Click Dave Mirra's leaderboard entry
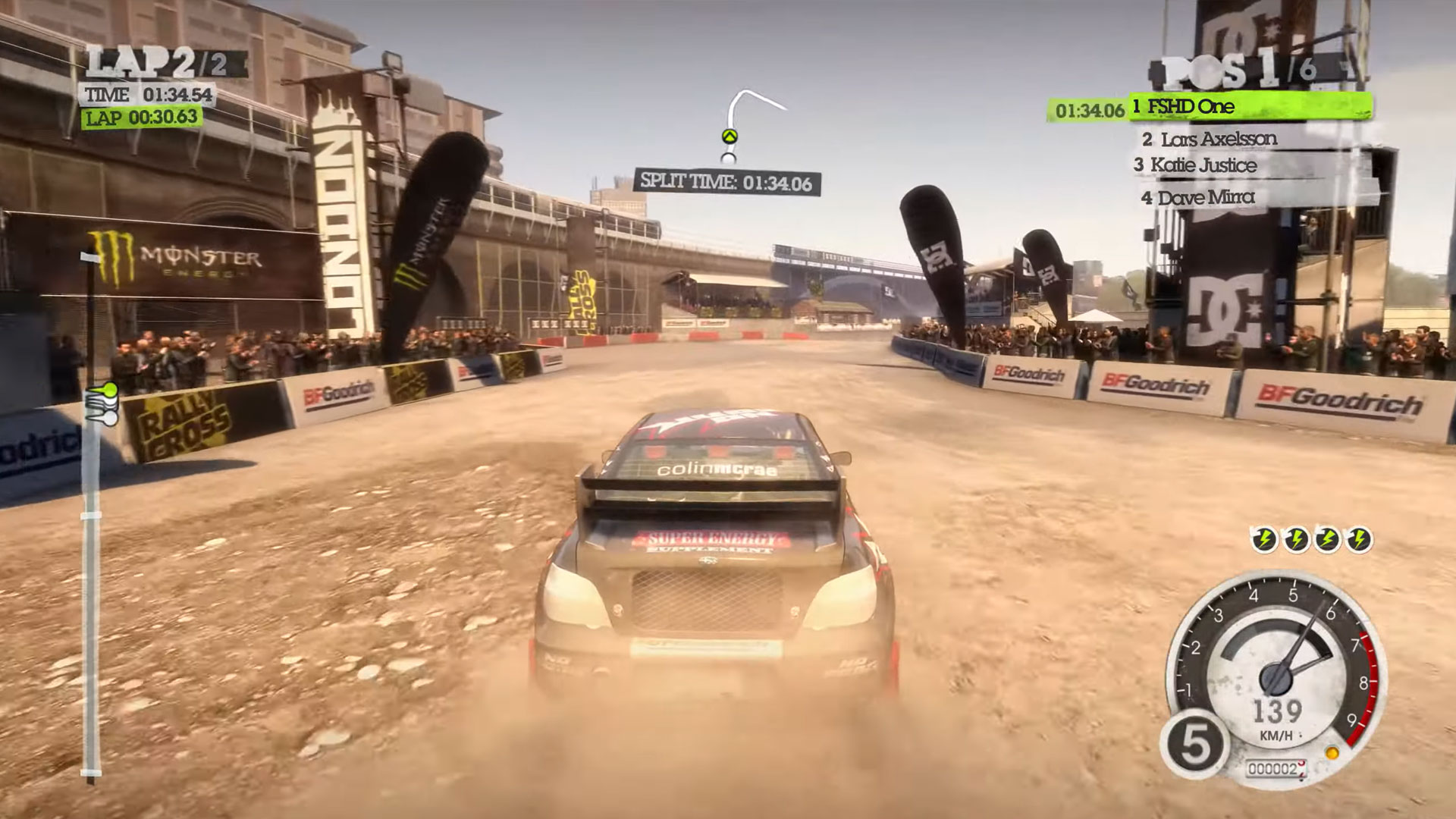Image resolution: width=1456 pixels, height=819 pixels. (1207, 198)
